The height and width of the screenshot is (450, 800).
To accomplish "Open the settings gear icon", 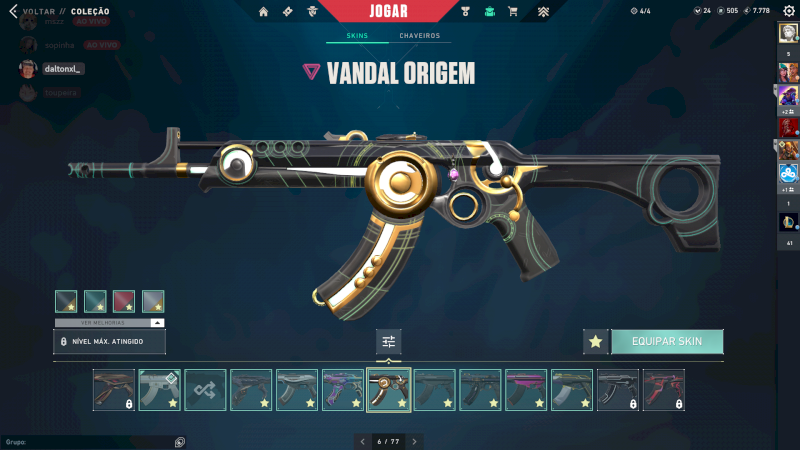I will tap(788, 11).
